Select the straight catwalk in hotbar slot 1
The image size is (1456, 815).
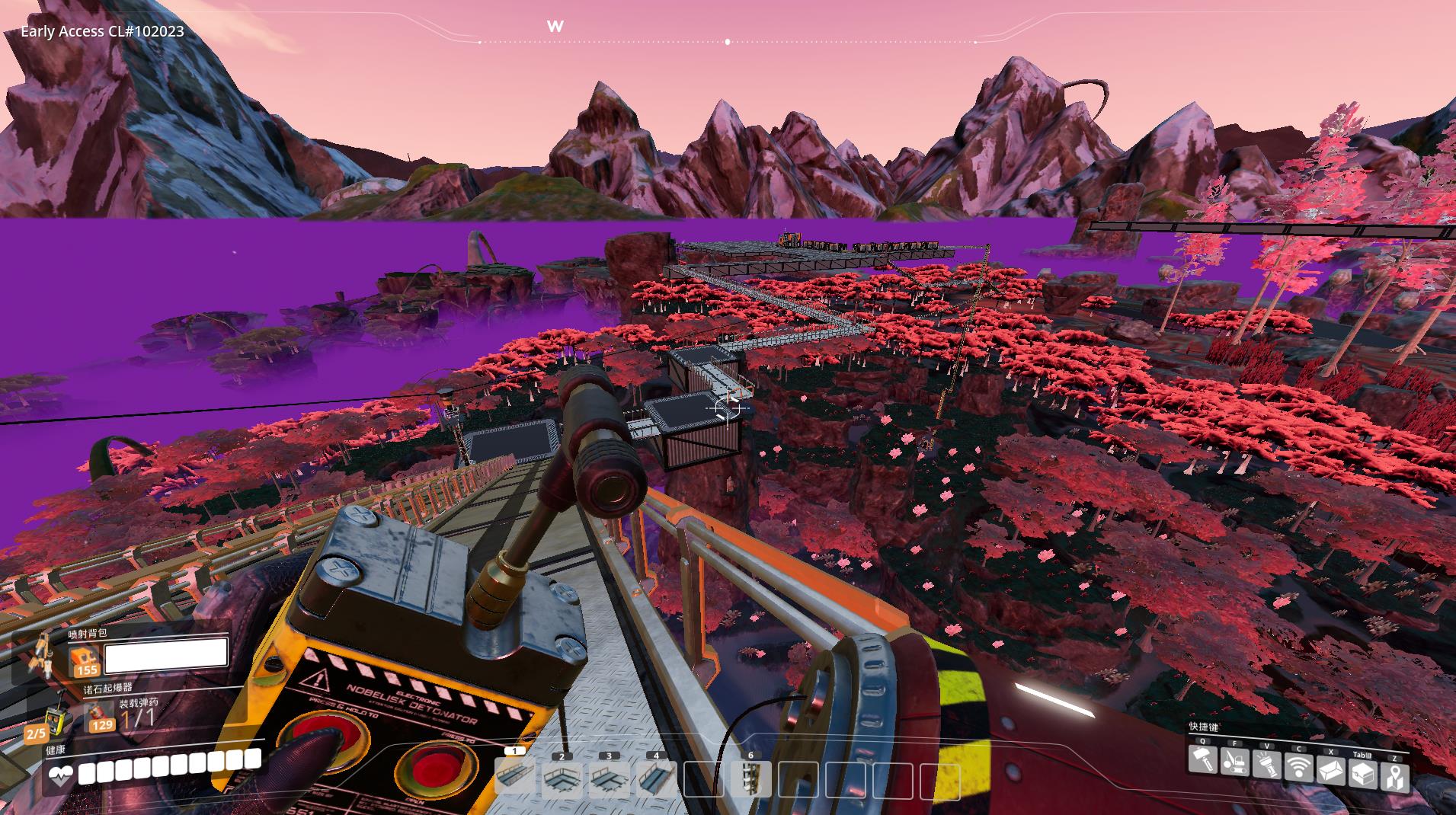pos(515,778)
